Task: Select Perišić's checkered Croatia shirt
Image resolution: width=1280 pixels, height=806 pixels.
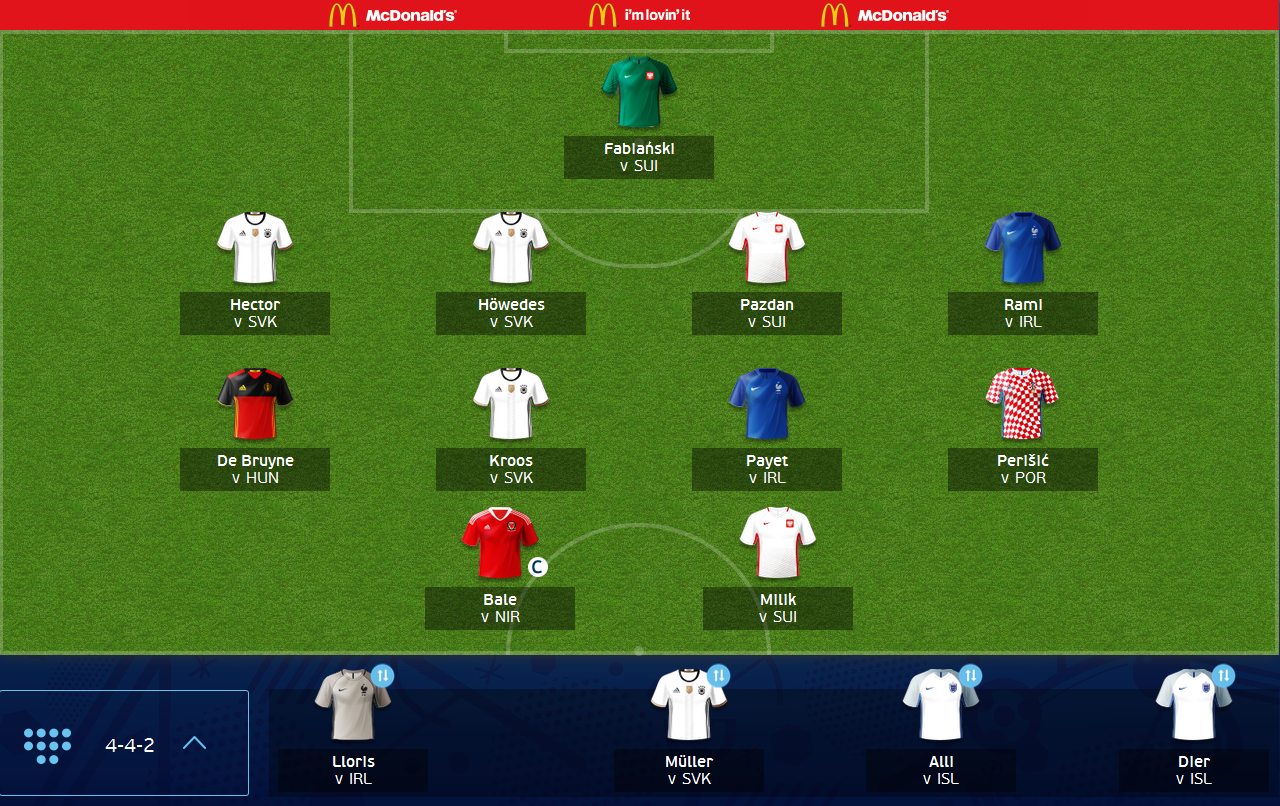Action: pos(1022,403)
